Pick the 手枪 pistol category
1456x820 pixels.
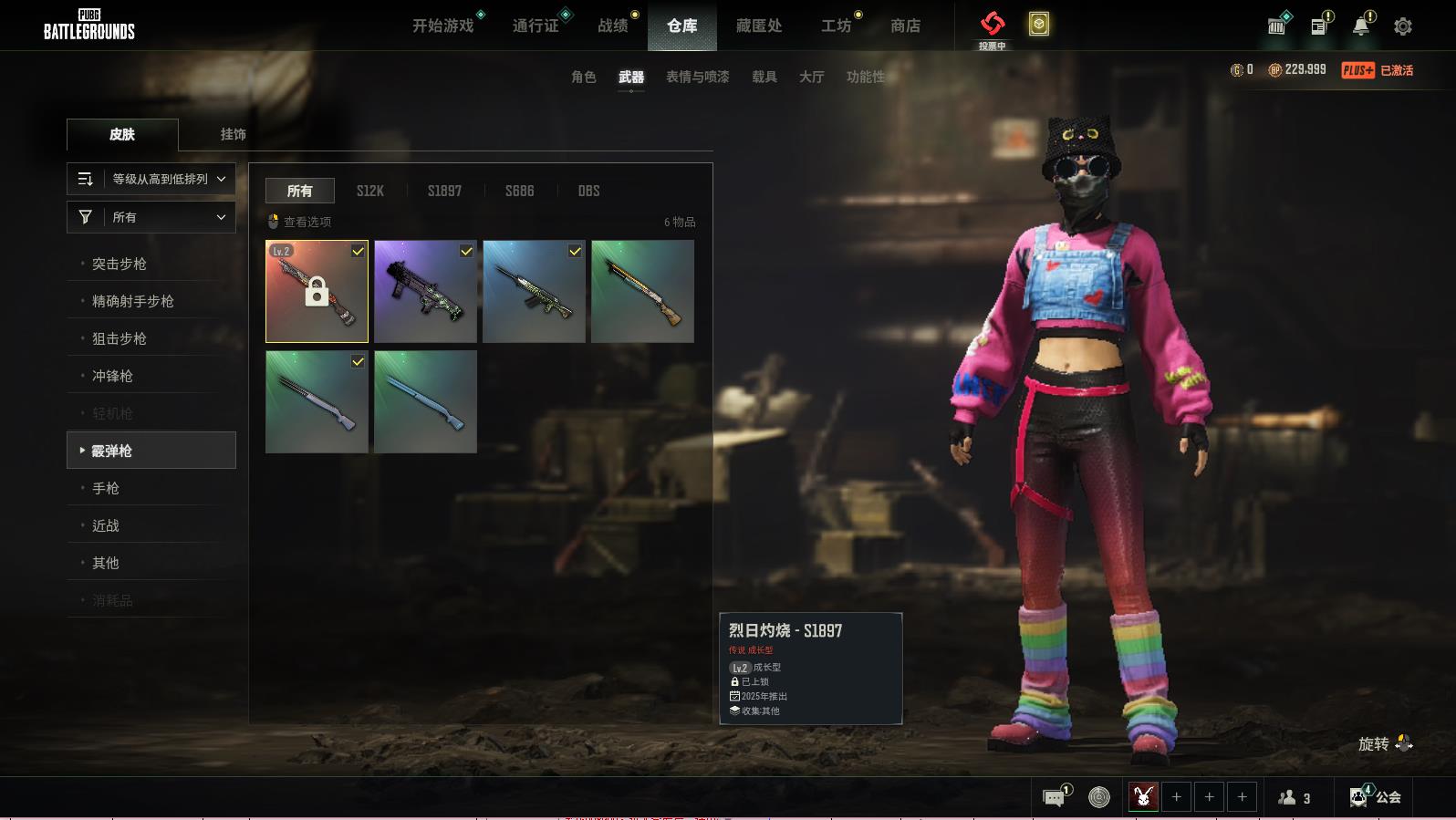pos(106,488)
